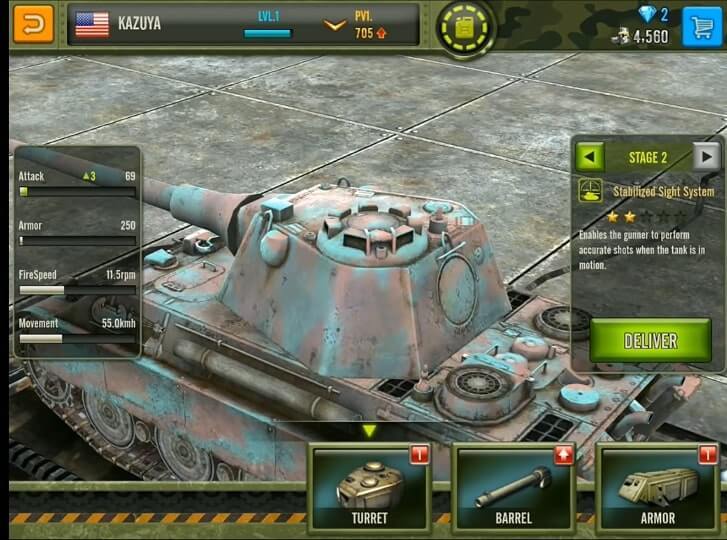
Task: Advance to the next upgrade stage
Action: (x=707, y=157)
